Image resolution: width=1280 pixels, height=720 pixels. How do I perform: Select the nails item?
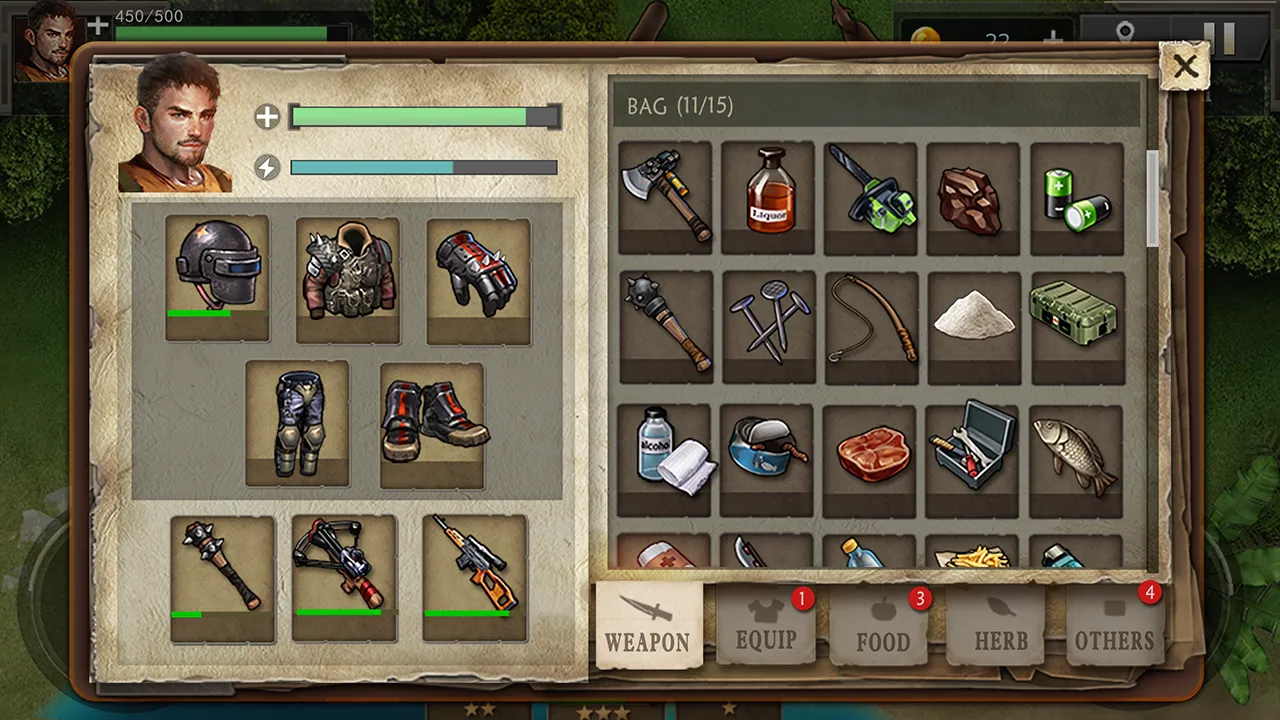coord(768,325)
